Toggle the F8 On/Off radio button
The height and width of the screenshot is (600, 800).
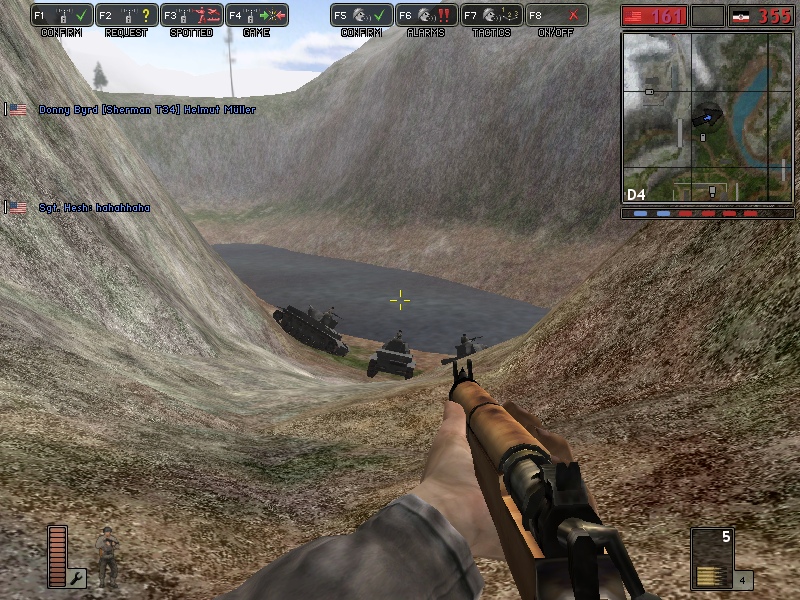click(557, 16)
